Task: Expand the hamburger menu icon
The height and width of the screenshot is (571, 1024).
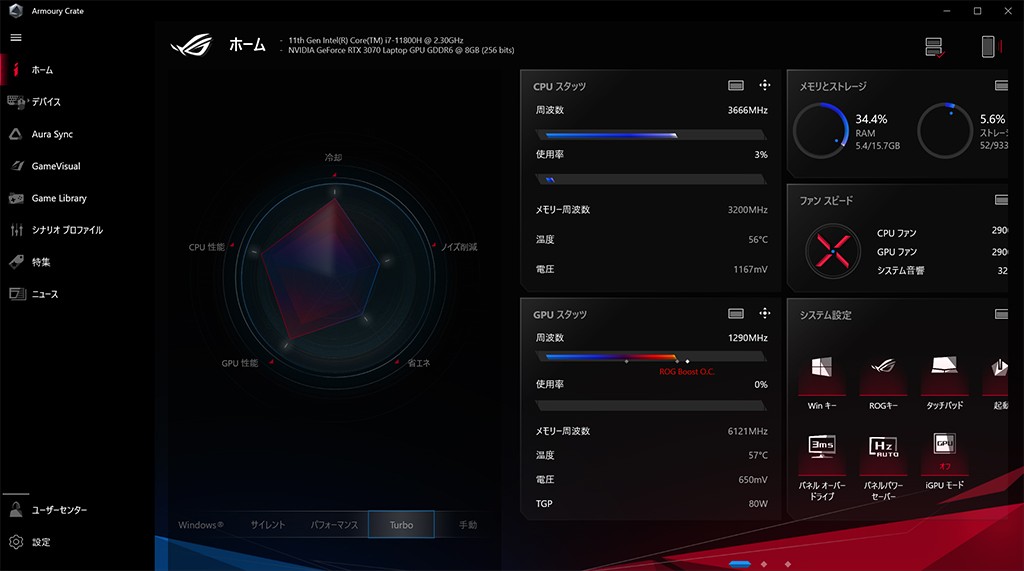Action: click(16, 37)
